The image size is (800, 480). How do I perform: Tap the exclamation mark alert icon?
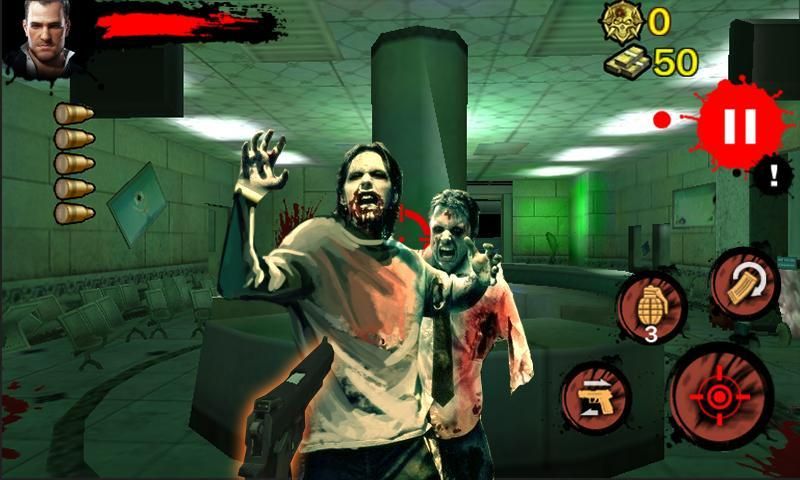[x=773, y=176]
